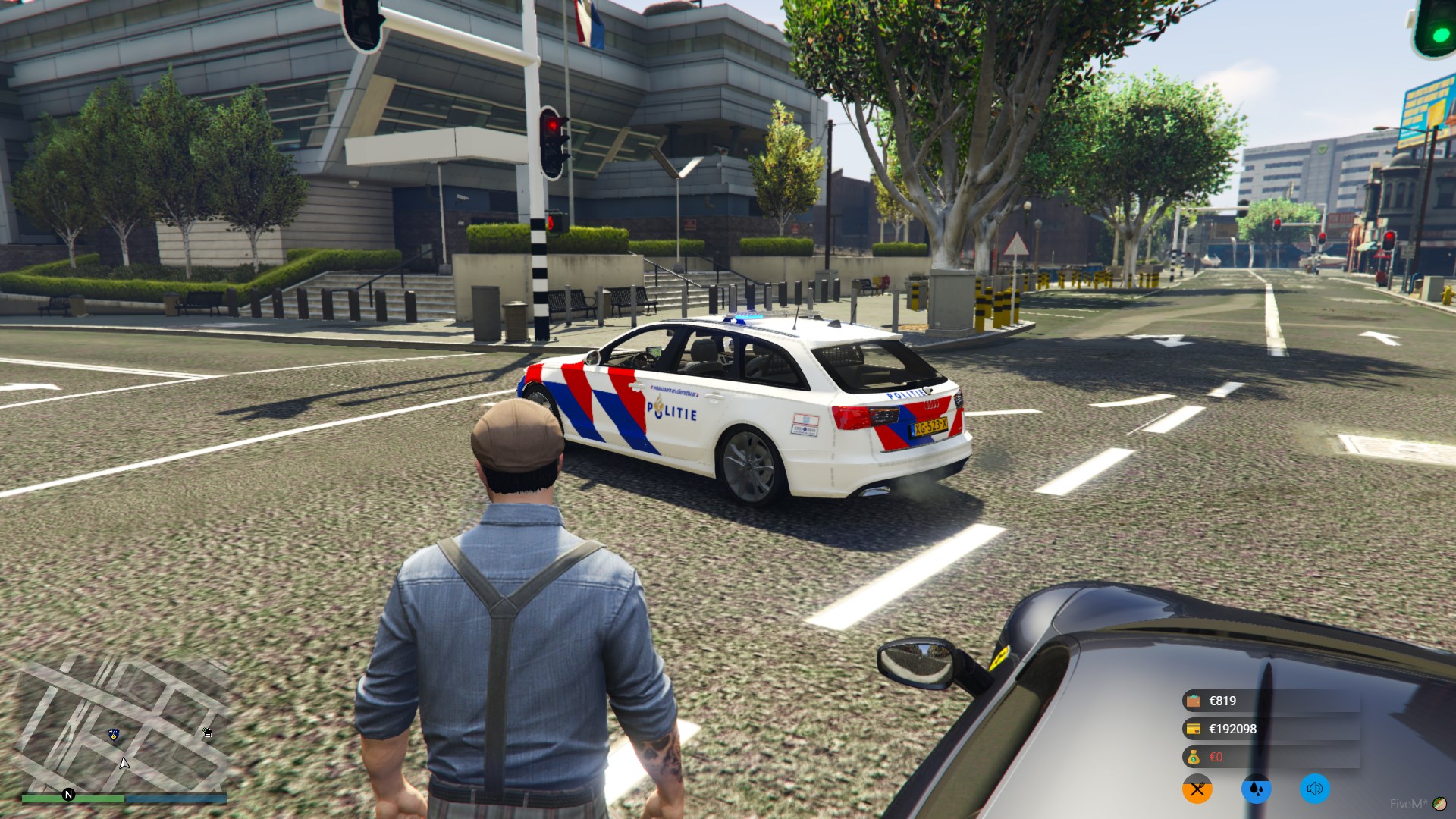This screenshot has width=1456, height=819.
Task: Click the wallet cash icon
Action: click(1194, 701)
